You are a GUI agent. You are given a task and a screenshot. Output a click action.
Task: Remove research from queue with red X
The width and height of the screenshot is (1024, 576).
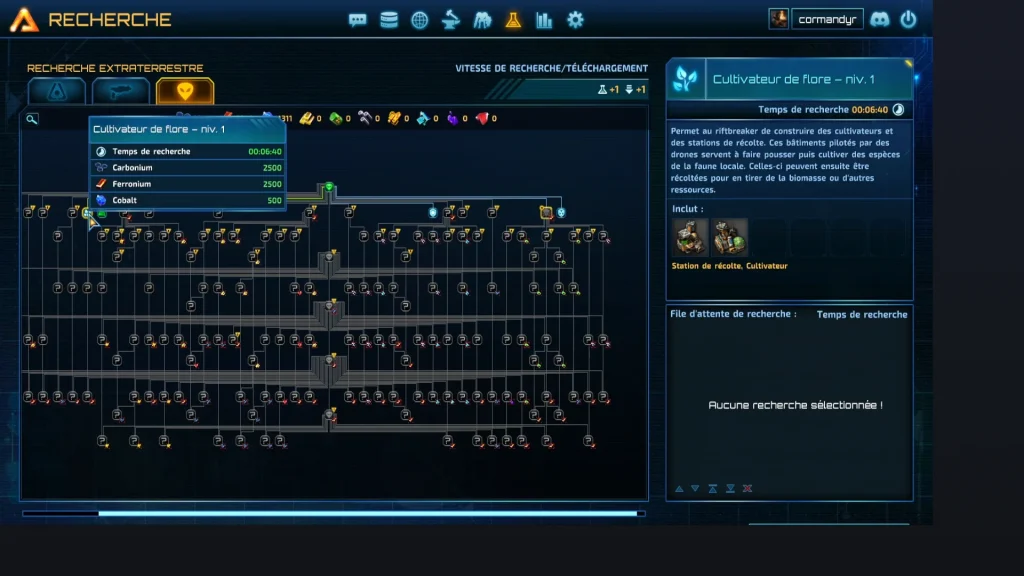(748, 489)
